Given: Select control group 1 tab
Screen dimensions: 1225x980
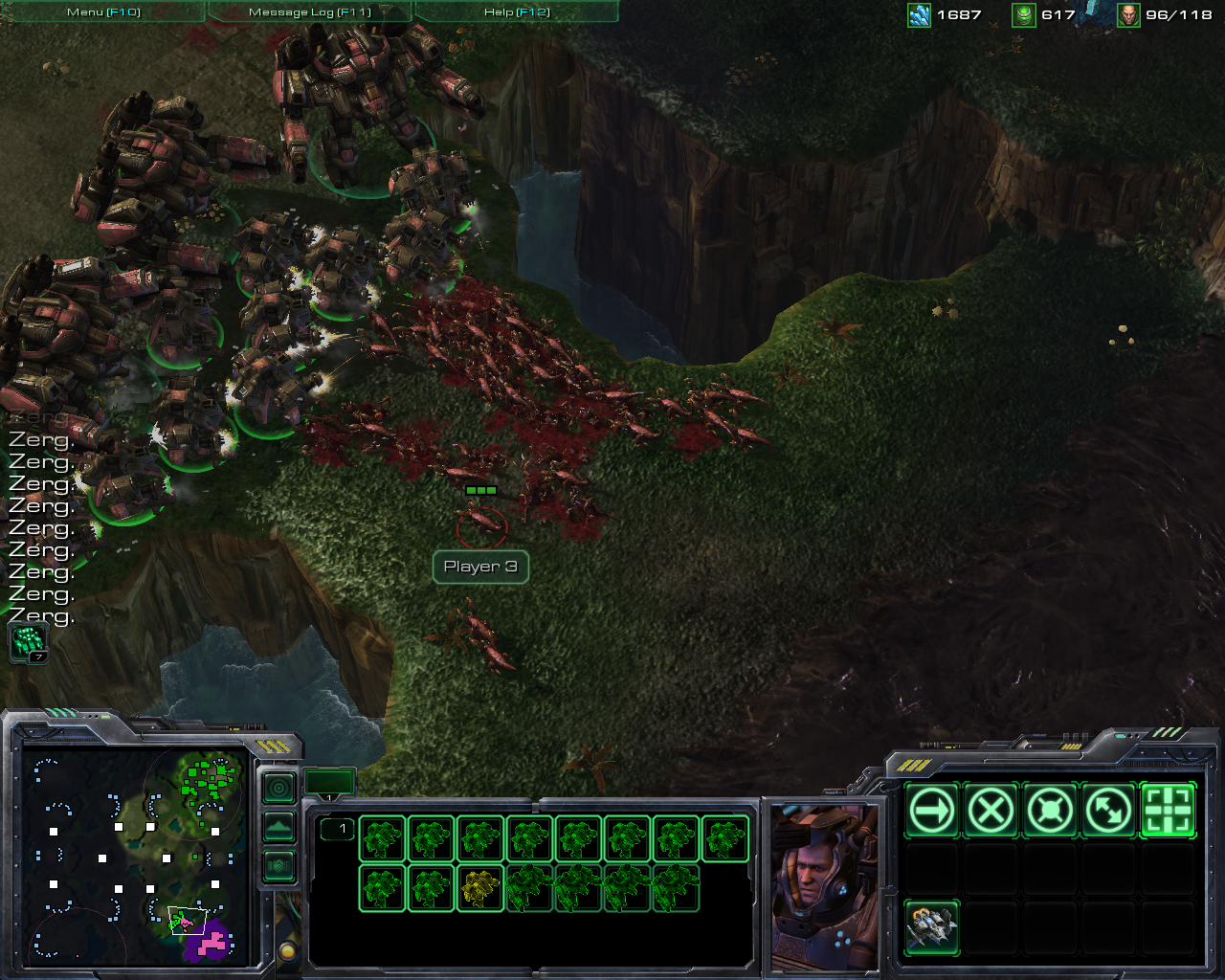Looking at the screenshot, I should (329, 783).
